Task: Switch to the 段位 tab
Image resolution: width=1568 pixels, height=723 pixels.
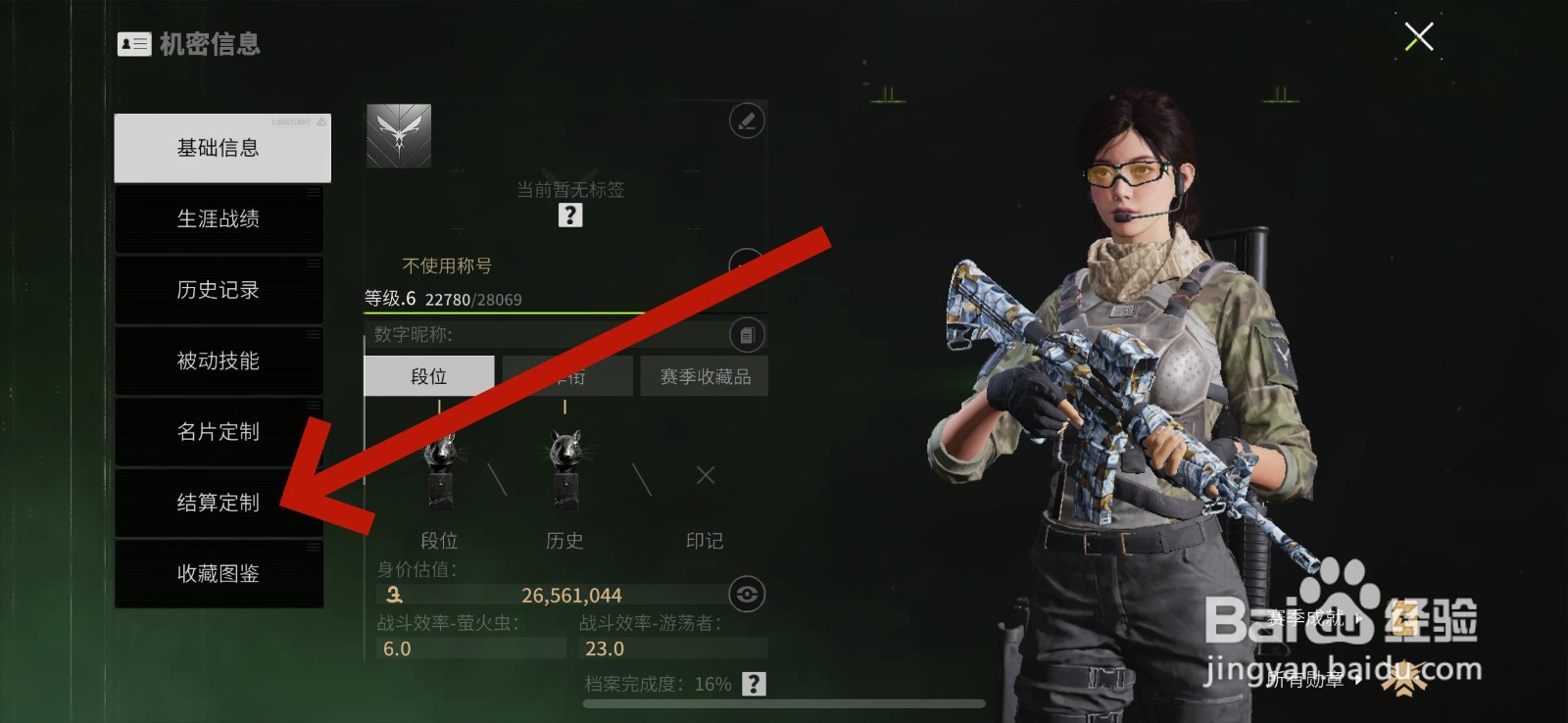Action: 428,375
